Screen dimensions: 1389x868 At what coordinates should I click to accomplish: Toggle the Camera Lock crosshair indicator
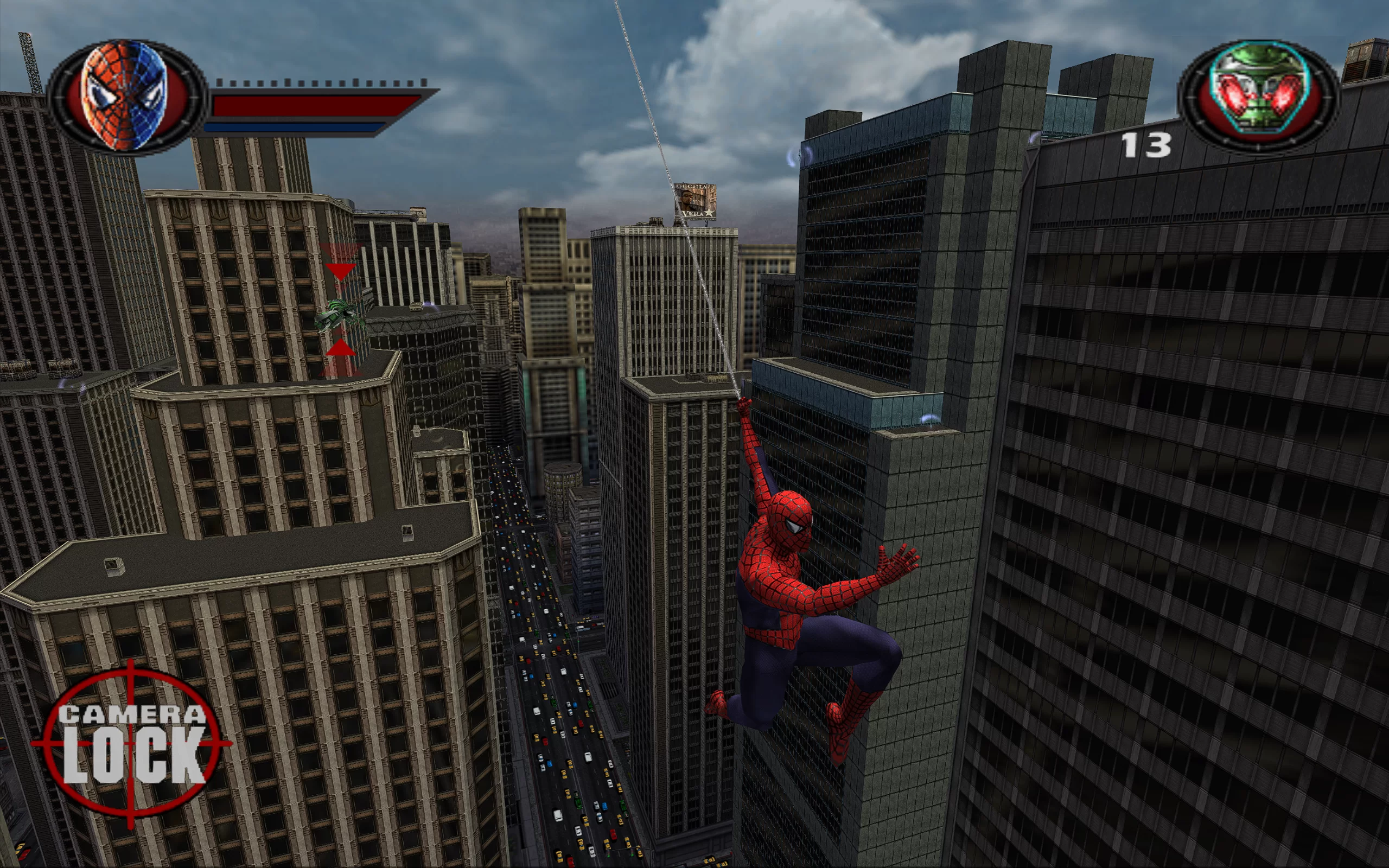(x=132, y=744)
